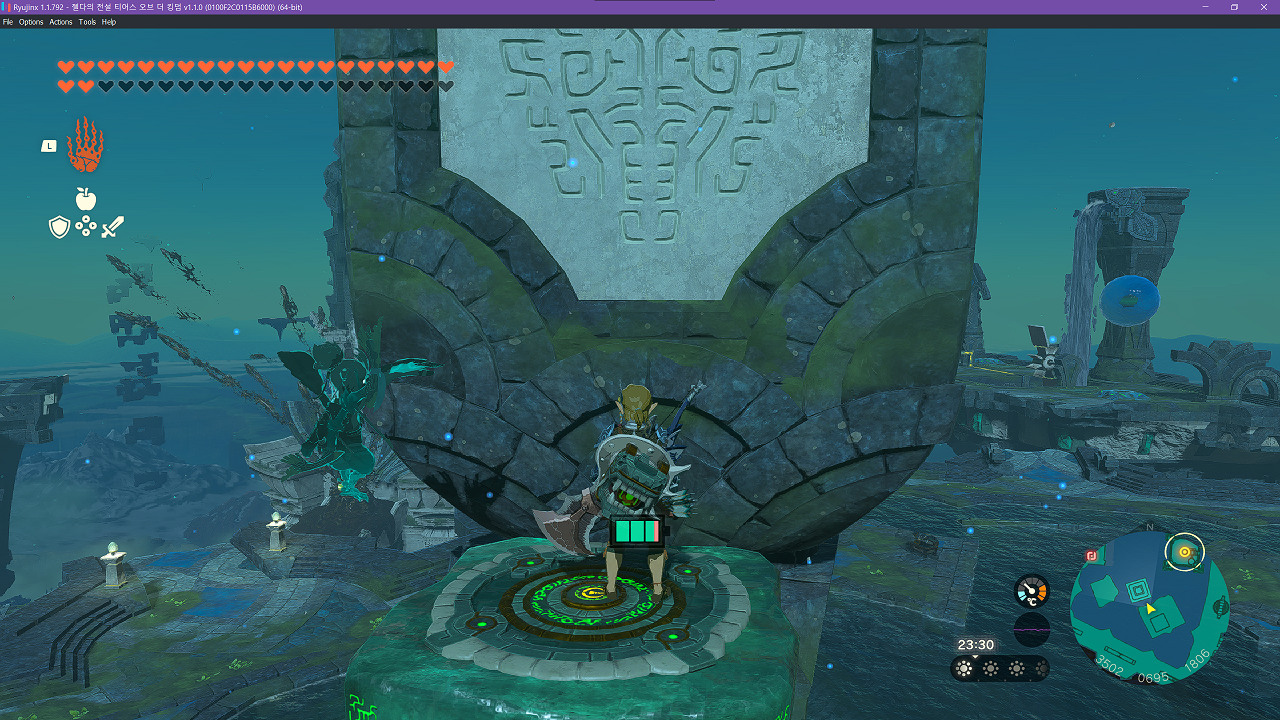This screenshot has width=1280, height=720.
Task: Close the Ryujinx window
Action: coord(1262,7)
